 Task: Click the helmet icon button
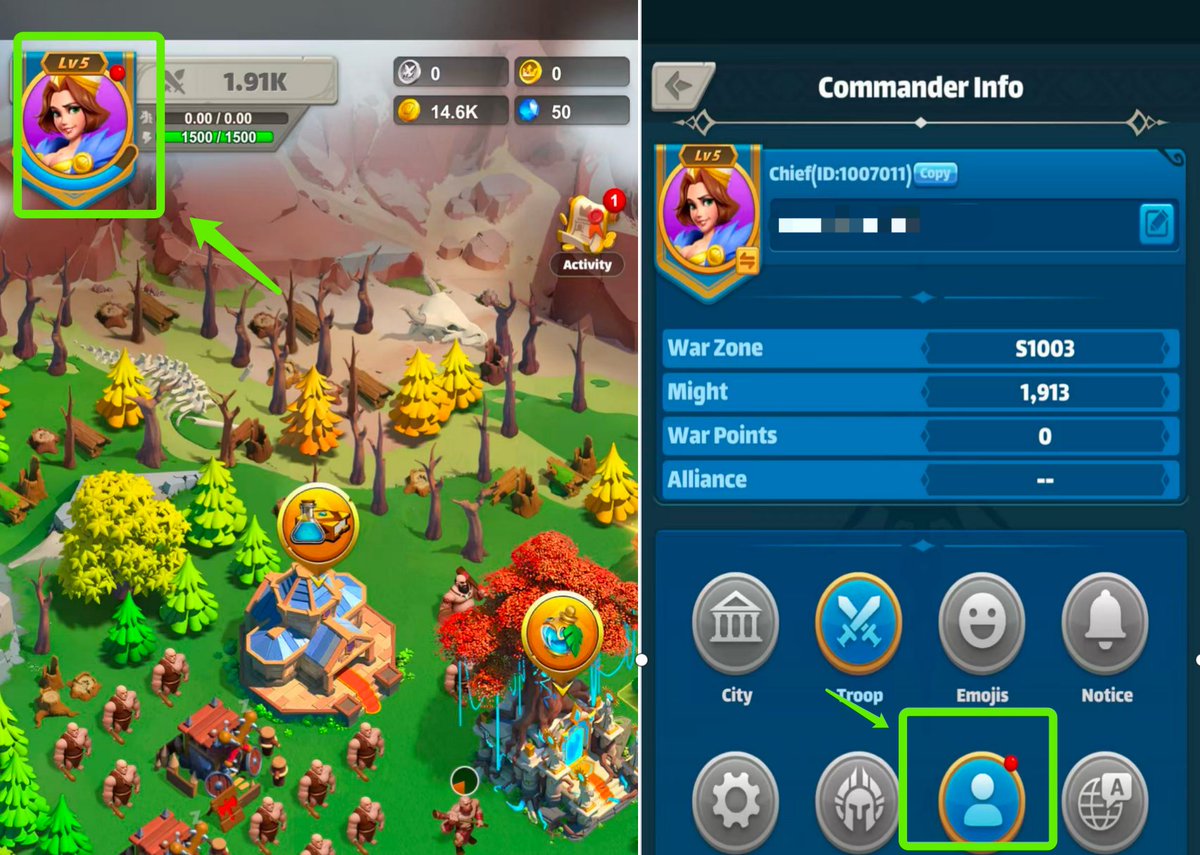click(x=859, y=802)
